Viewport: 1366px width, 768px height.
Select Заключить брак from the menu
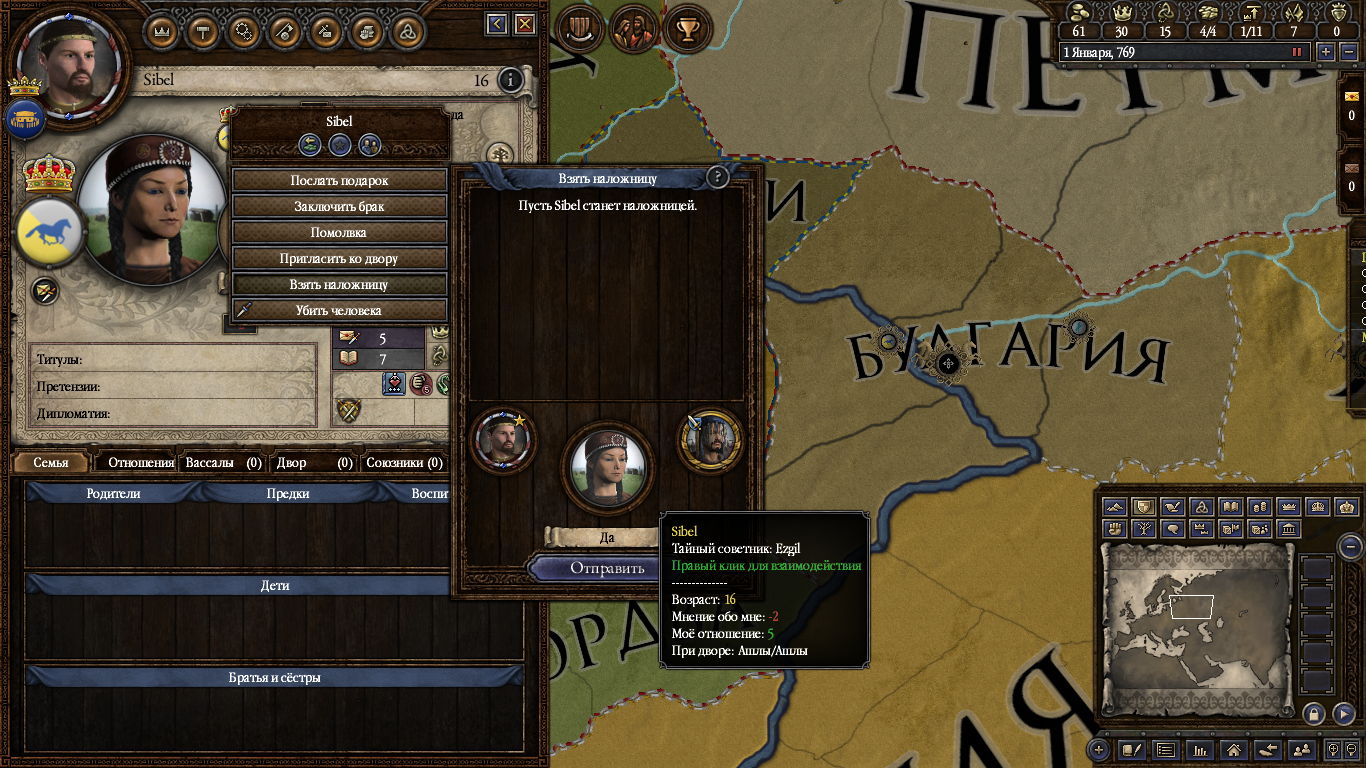(x=339, y=207)
